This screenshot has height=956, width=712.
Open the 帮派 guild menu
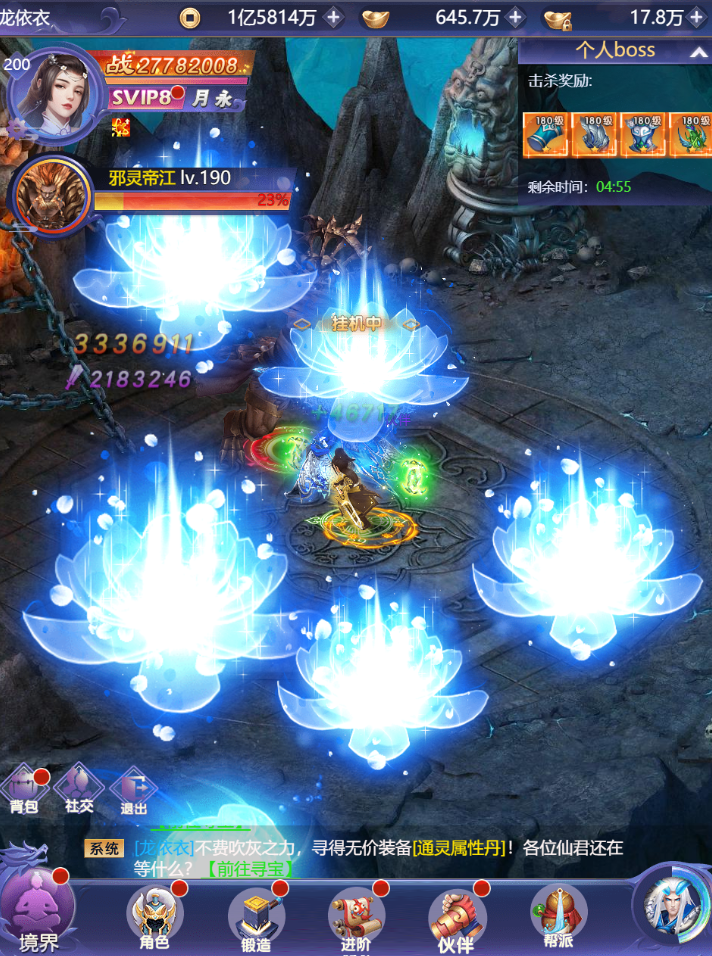pos(558,913)
